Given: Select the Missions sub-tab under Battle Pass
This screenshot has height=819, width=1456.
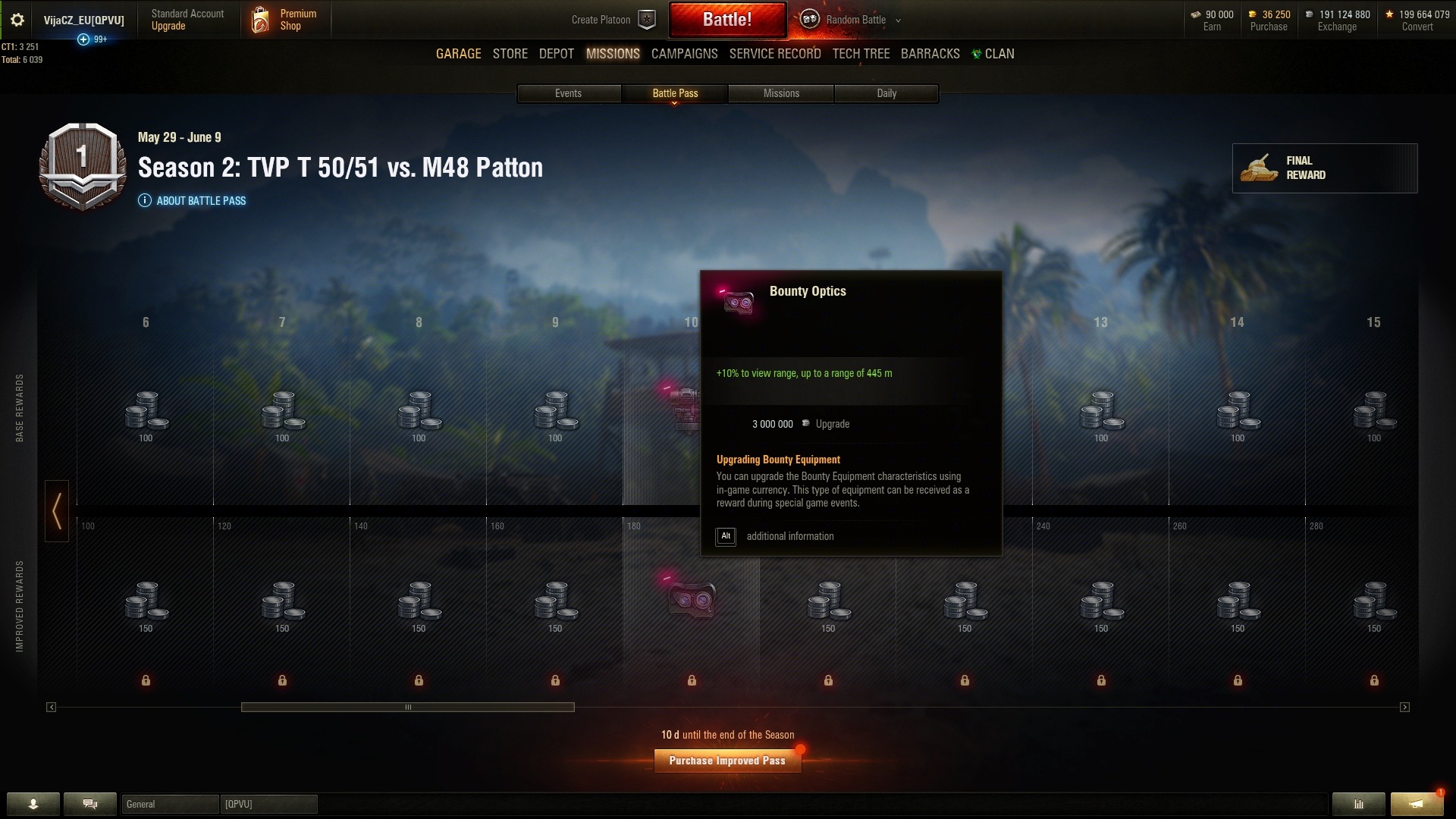Looking at the screenshot, I should point(781,93).
